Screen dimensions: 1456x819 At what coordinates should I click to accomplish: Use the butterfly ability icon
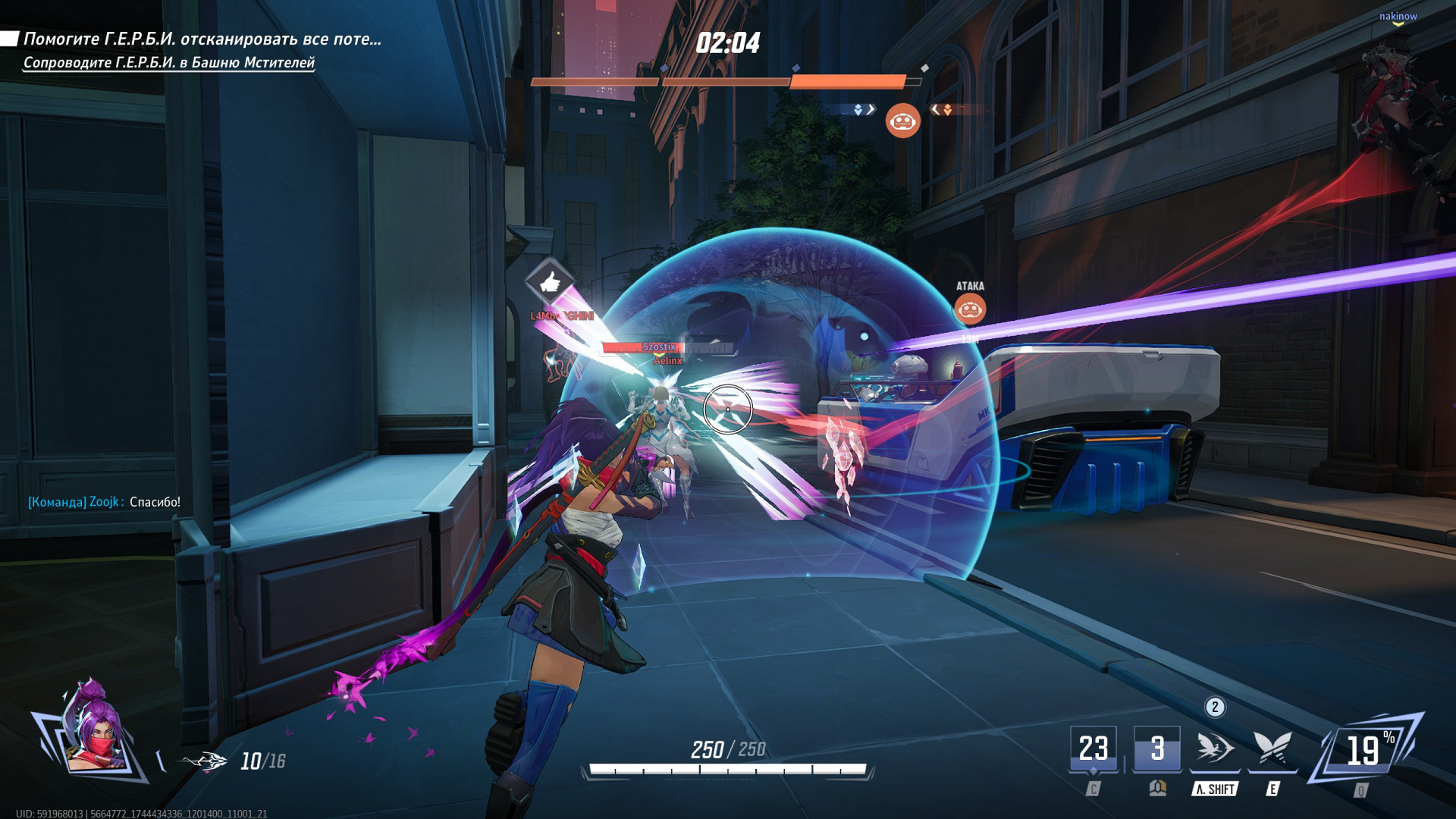(x=1272, y=749)
